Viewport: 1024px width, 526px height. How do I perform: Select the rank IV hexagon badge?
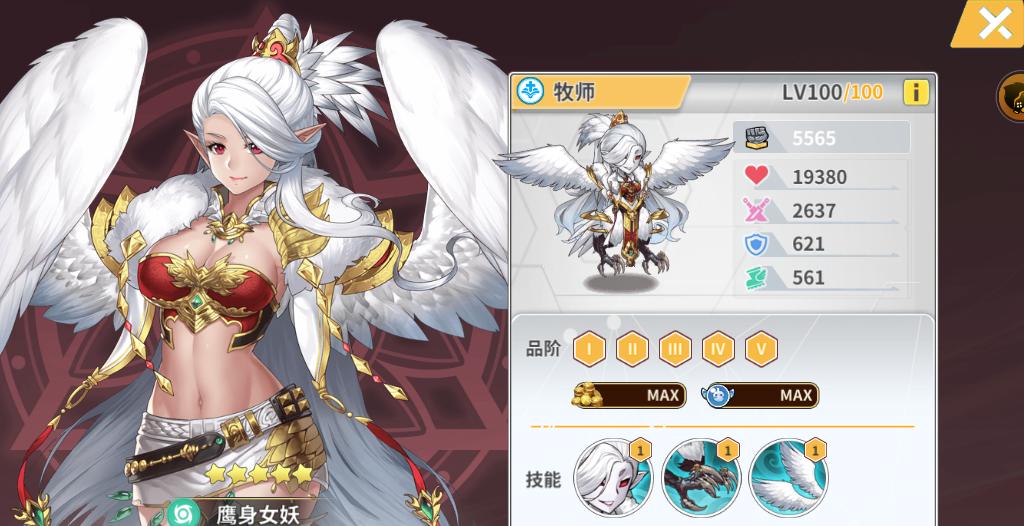718,349
